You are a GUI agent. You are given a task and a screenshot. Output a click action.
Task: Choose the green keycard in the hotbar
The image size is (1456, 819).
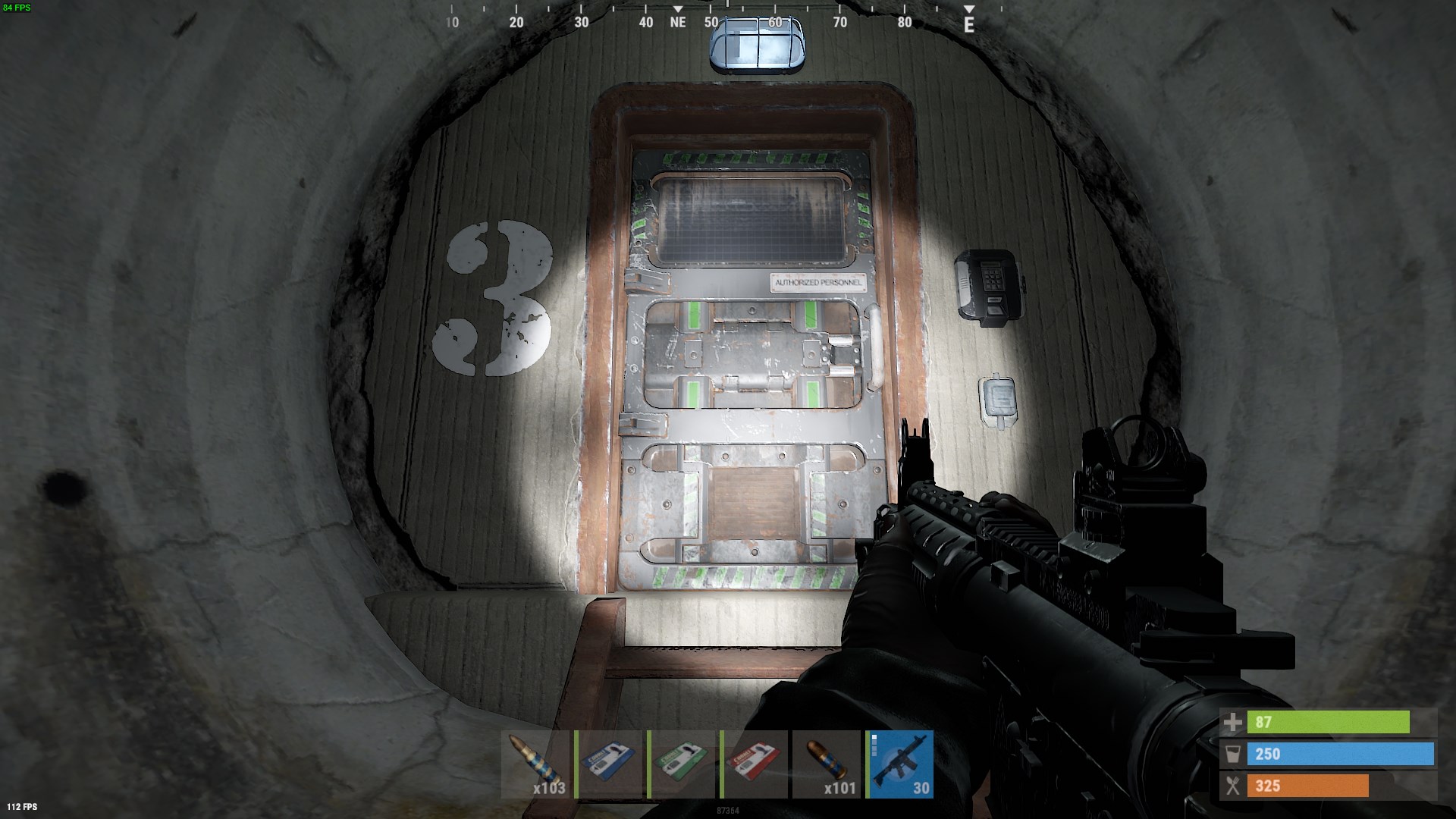(682, 764)
